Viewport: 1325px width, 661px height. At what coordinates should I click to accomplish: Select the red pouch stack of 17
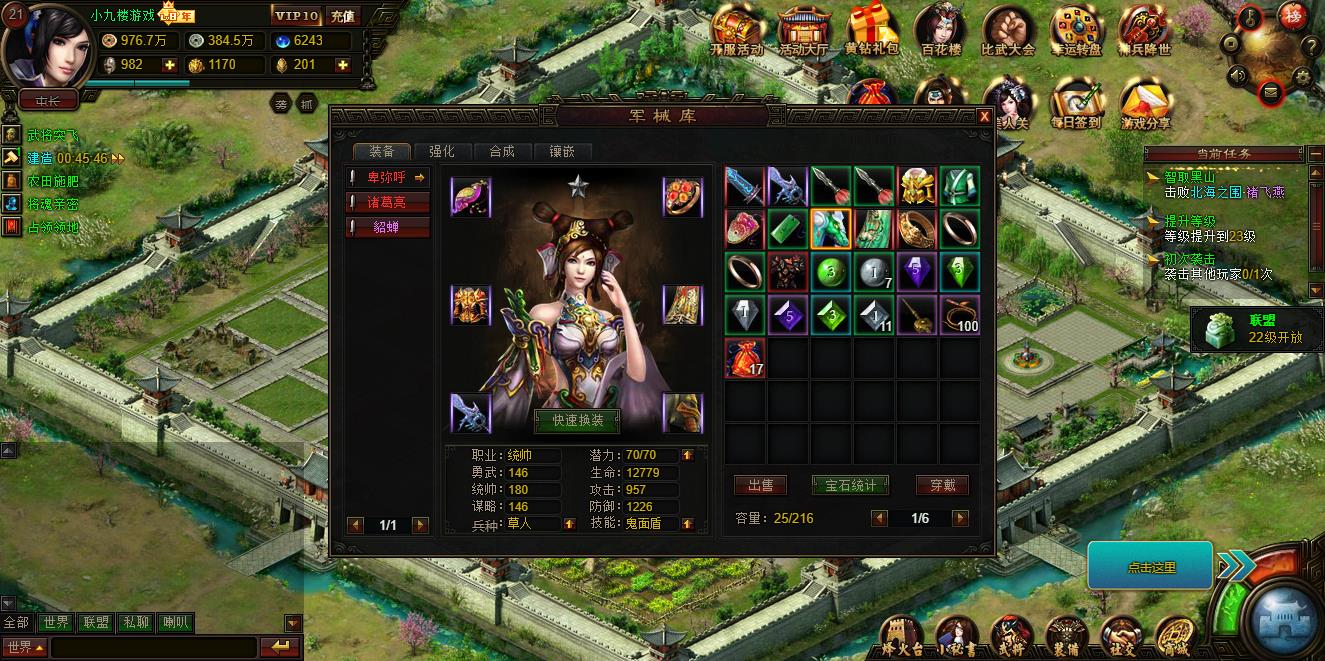(x=745, y=358)
